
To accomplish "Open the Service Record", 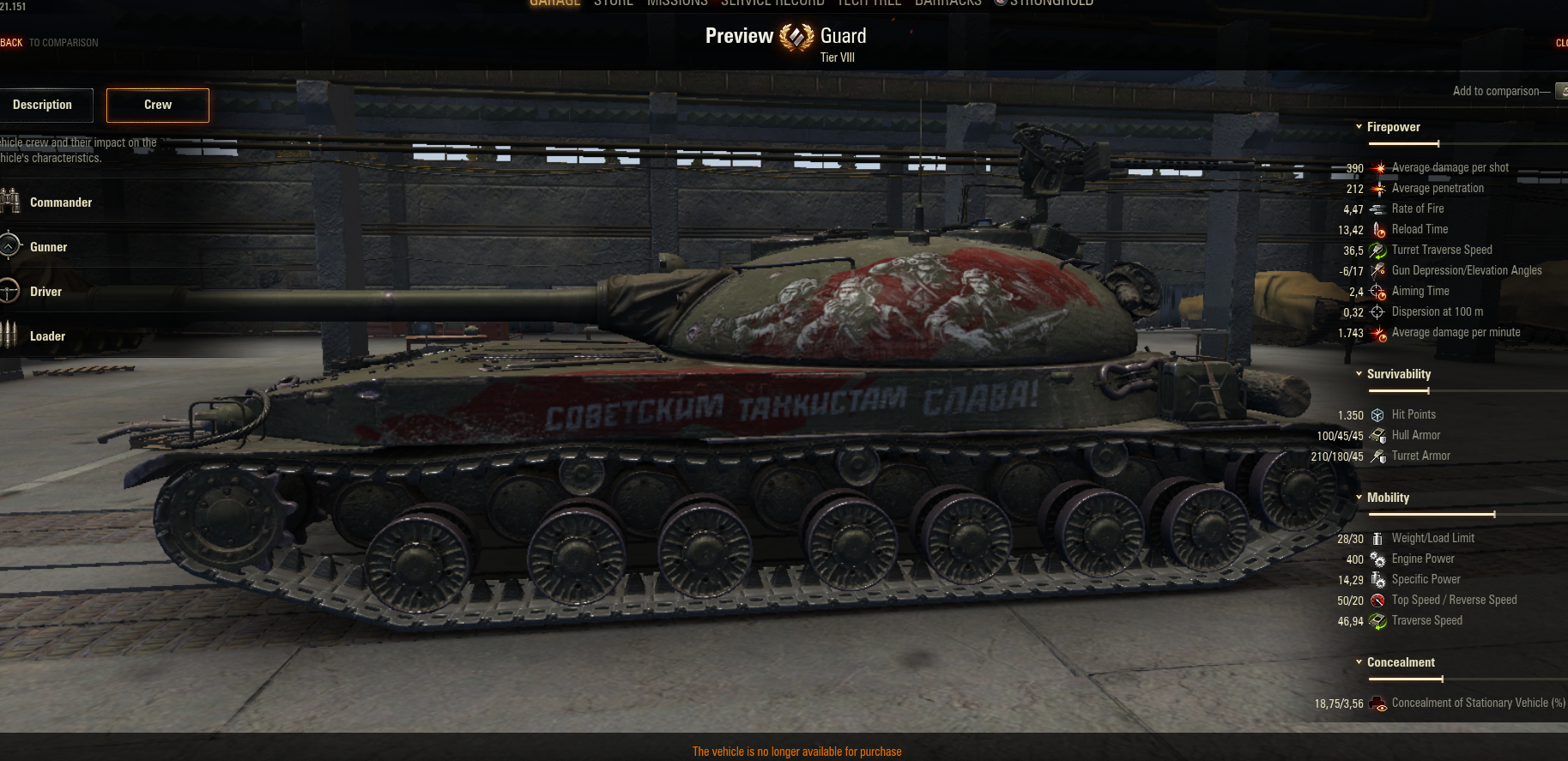I will (x=772, y=3).
